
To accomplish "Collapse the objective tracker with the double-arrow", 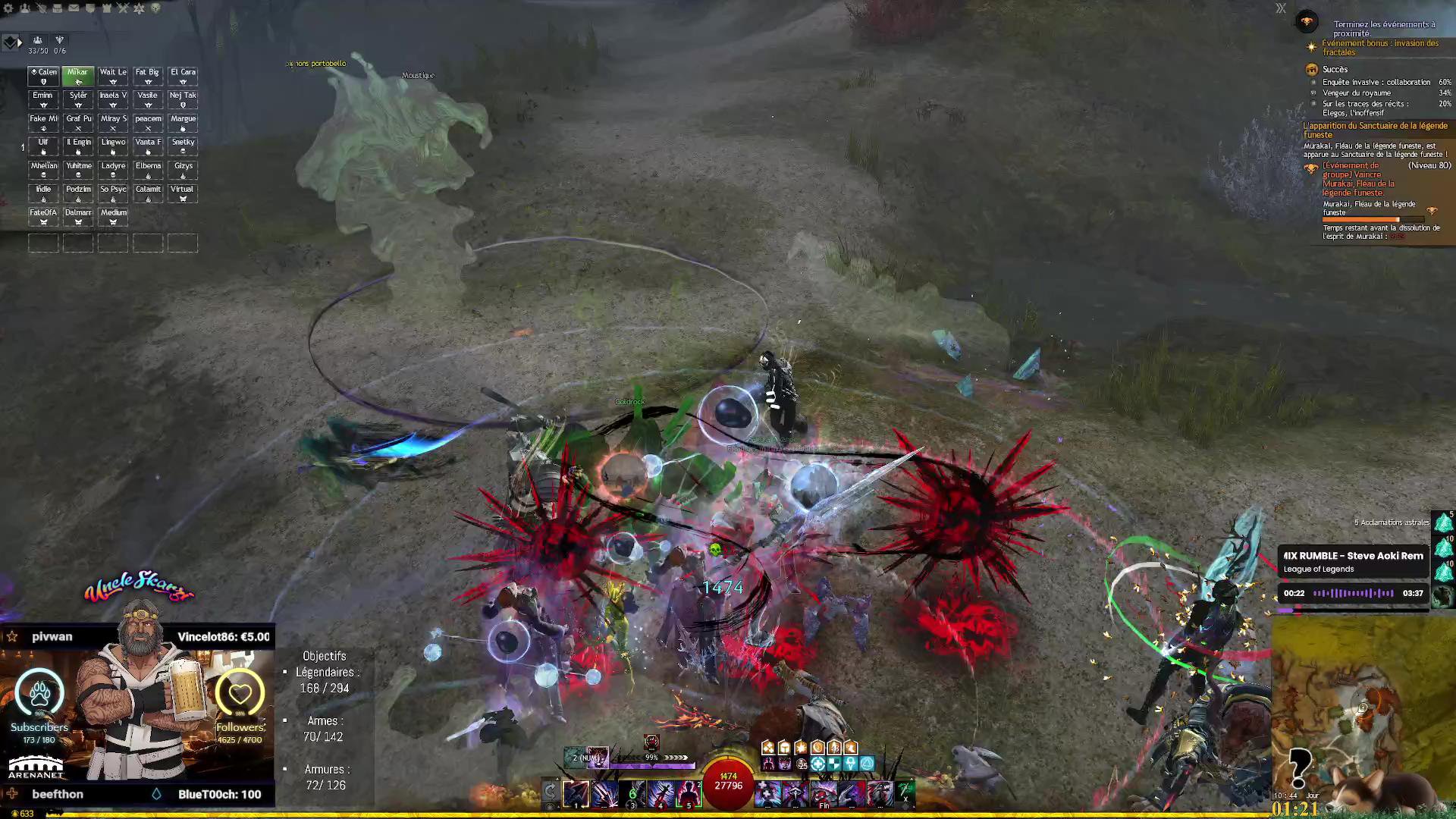I will 1281,8.
